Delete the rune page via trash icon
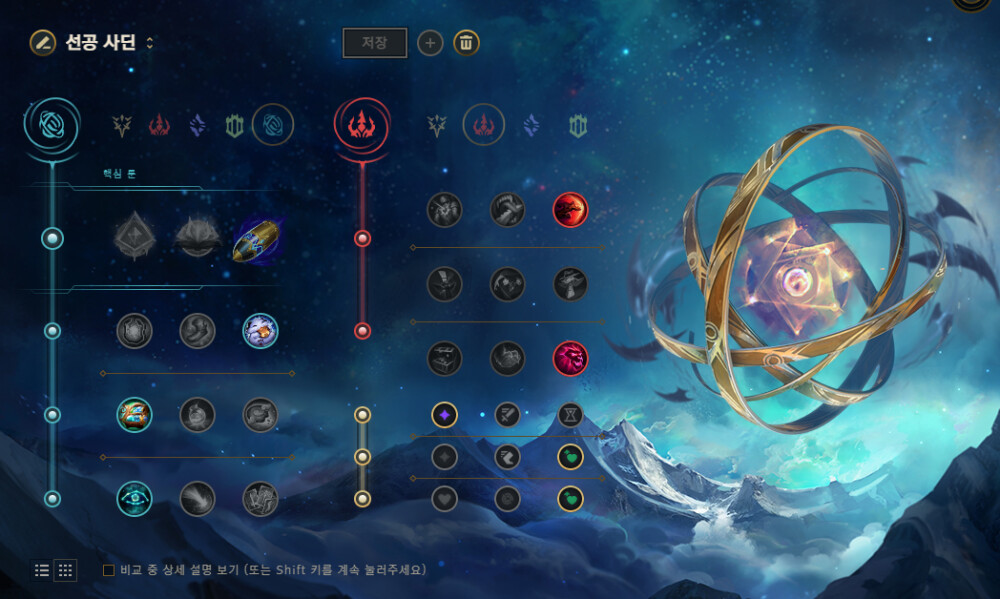 point(466,43)
